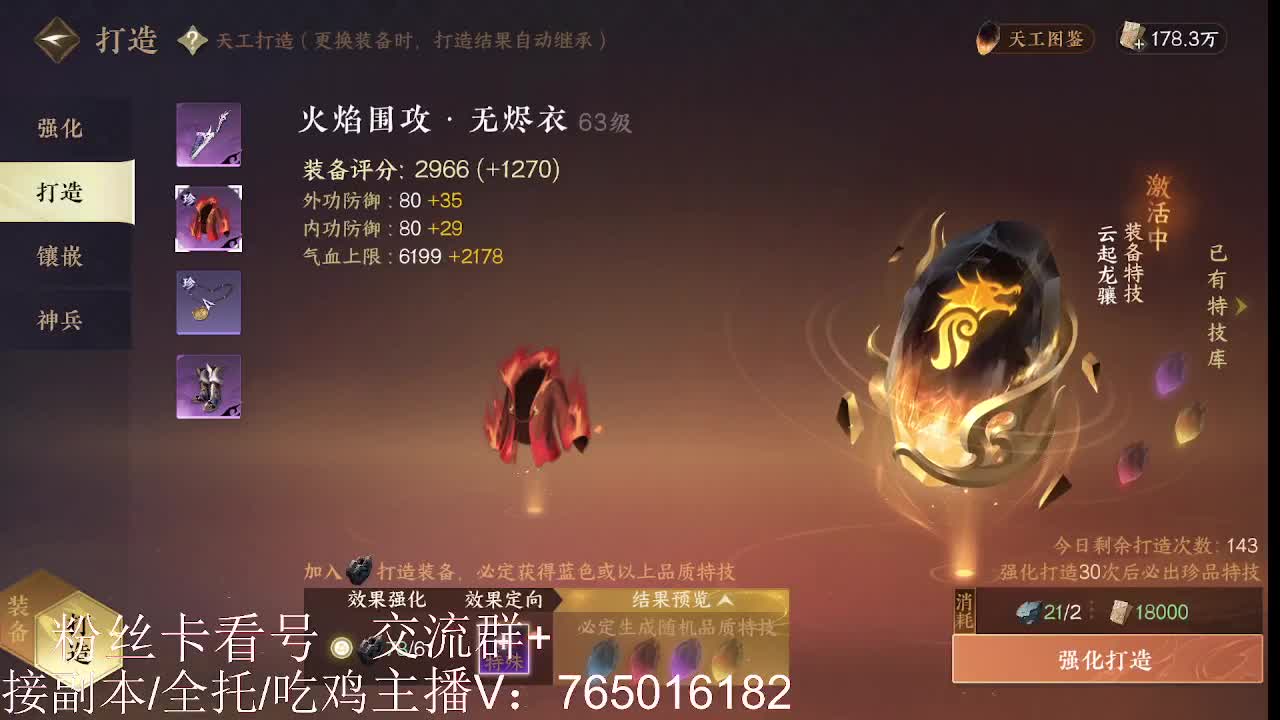Select the flaming red robe thumbnail
This screenshot has height=720, width=1280.
(x=207, y=218)
